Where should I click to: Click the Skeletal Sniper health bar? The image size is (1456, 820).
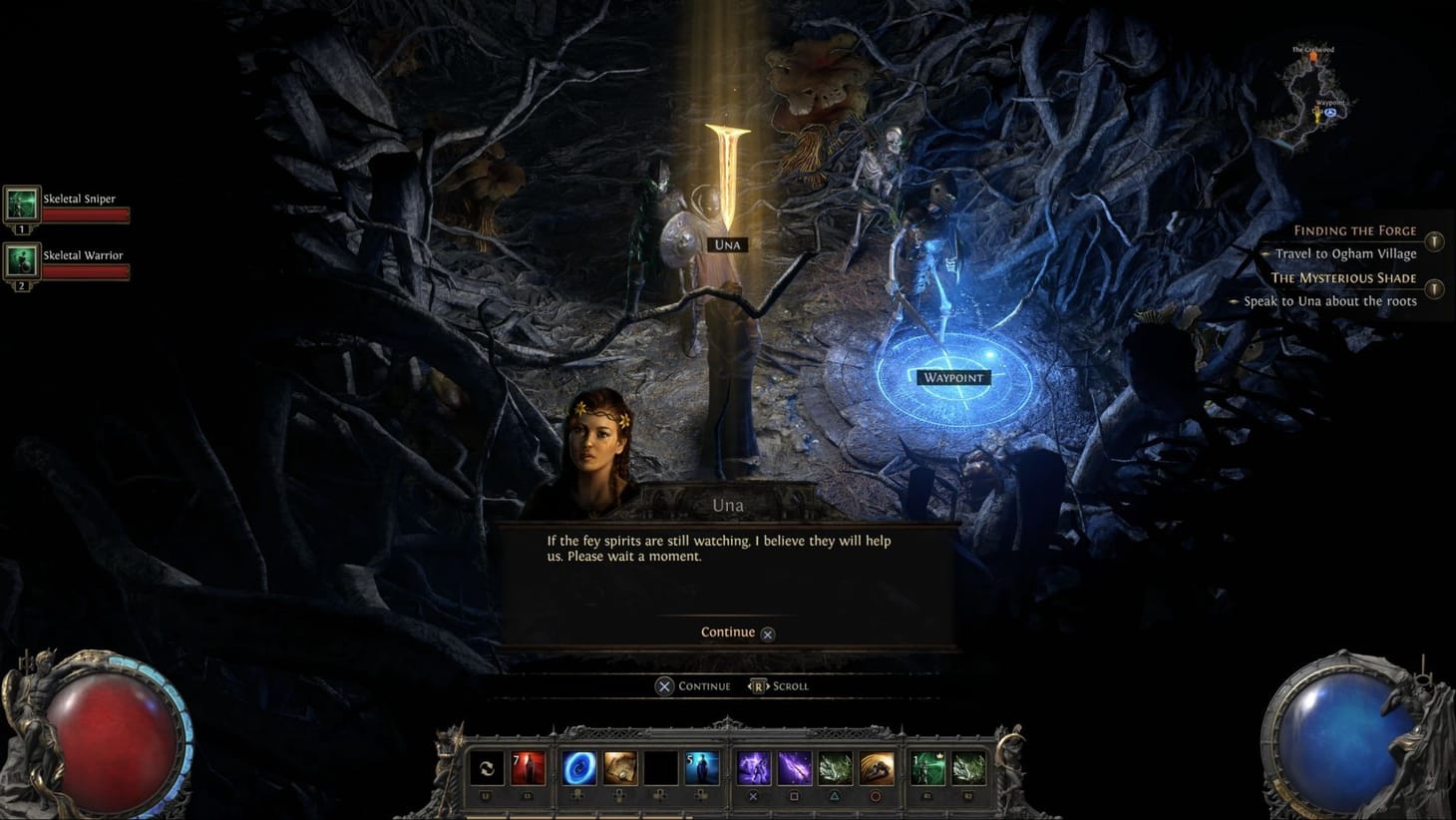tap(85, 212)
